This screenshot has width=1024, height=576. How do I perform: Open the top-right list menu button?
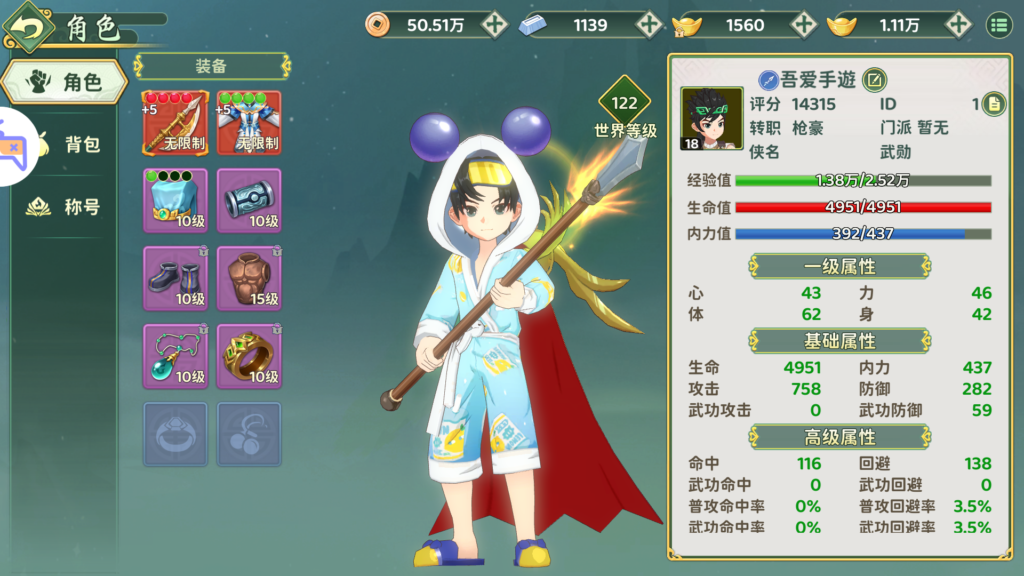click(999, 25)
